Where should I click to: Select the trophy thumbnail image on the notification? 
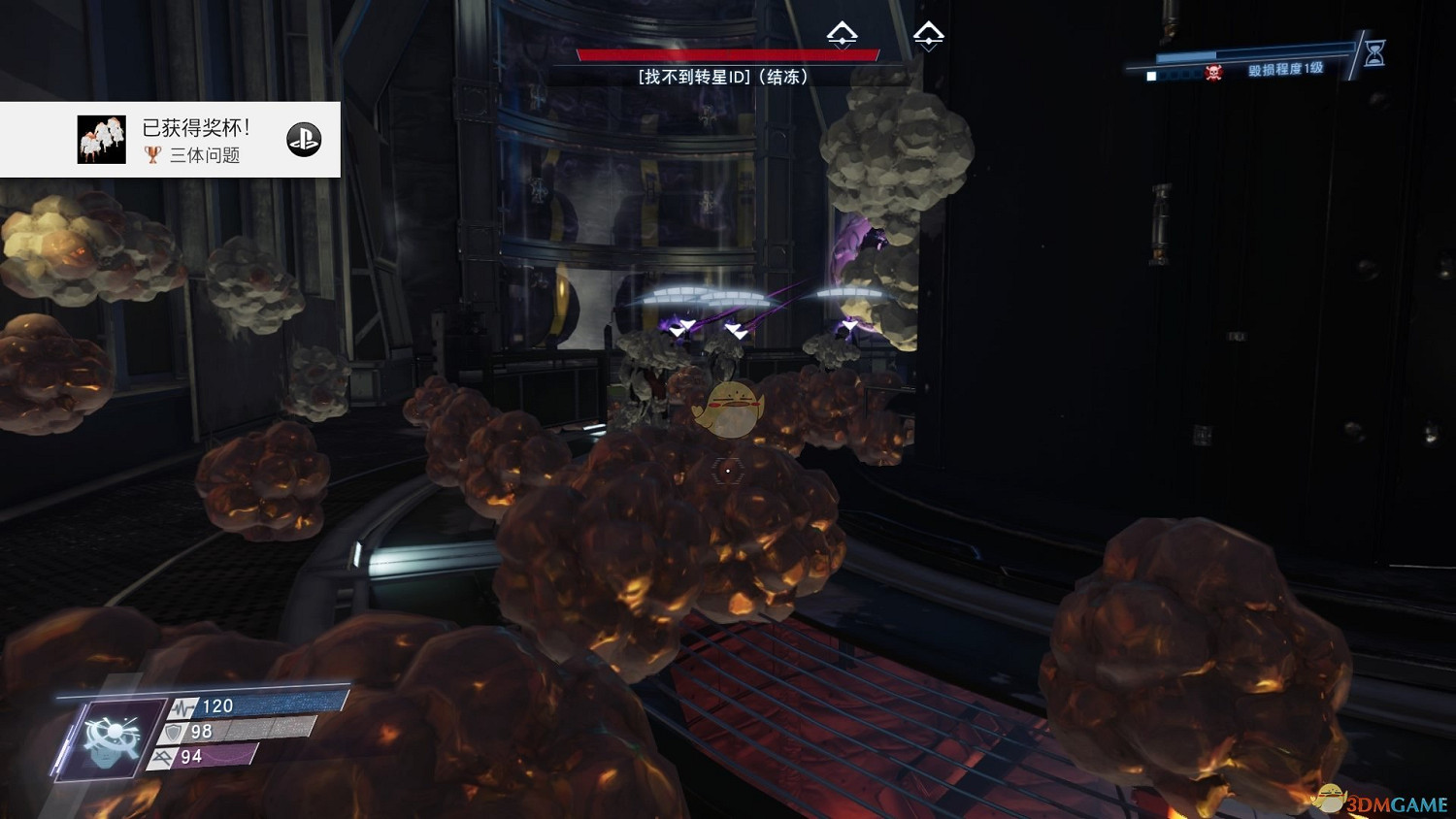100,138
